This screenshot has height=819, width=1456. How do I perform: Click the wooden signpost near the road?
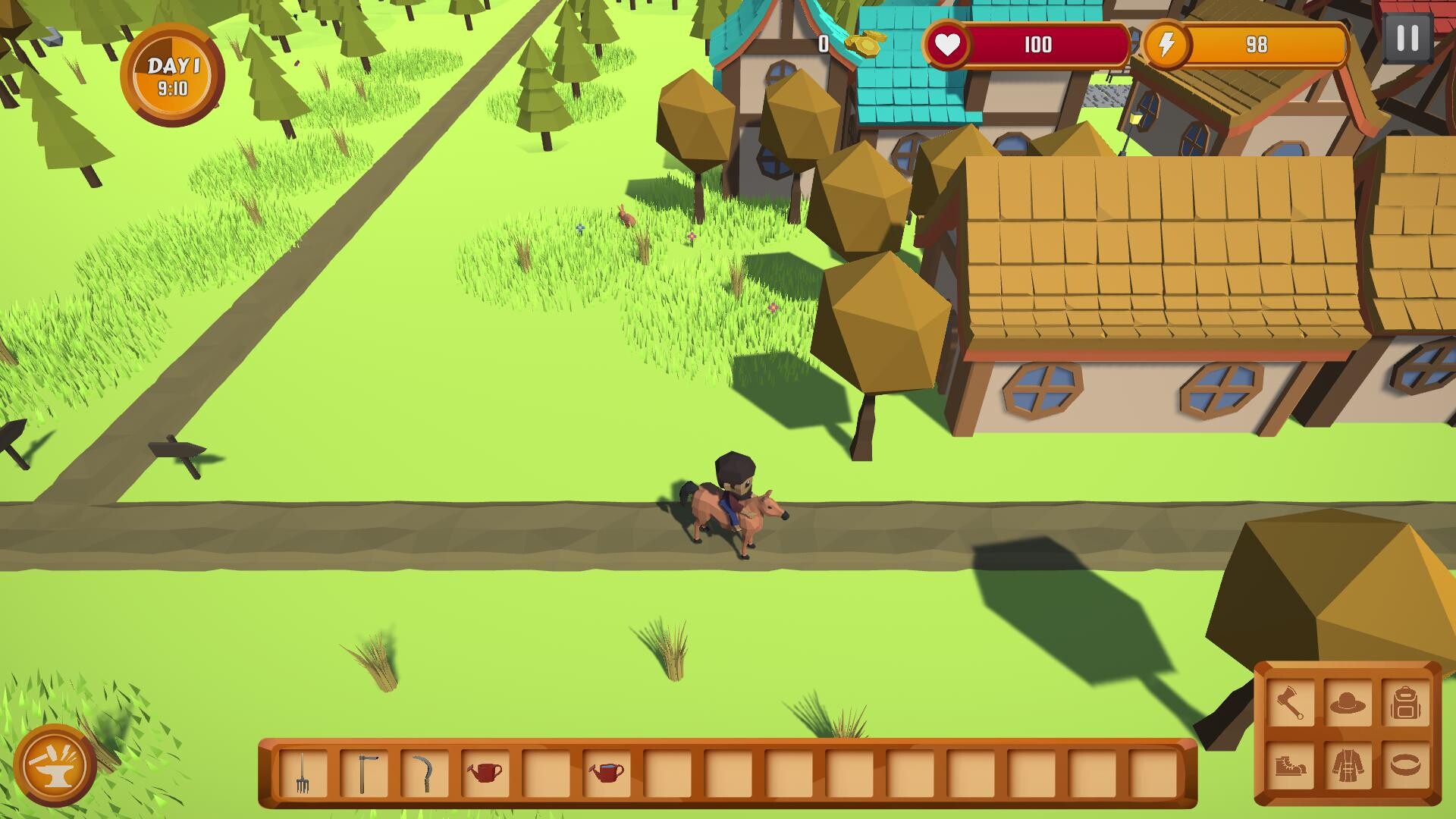coord(176,449)
